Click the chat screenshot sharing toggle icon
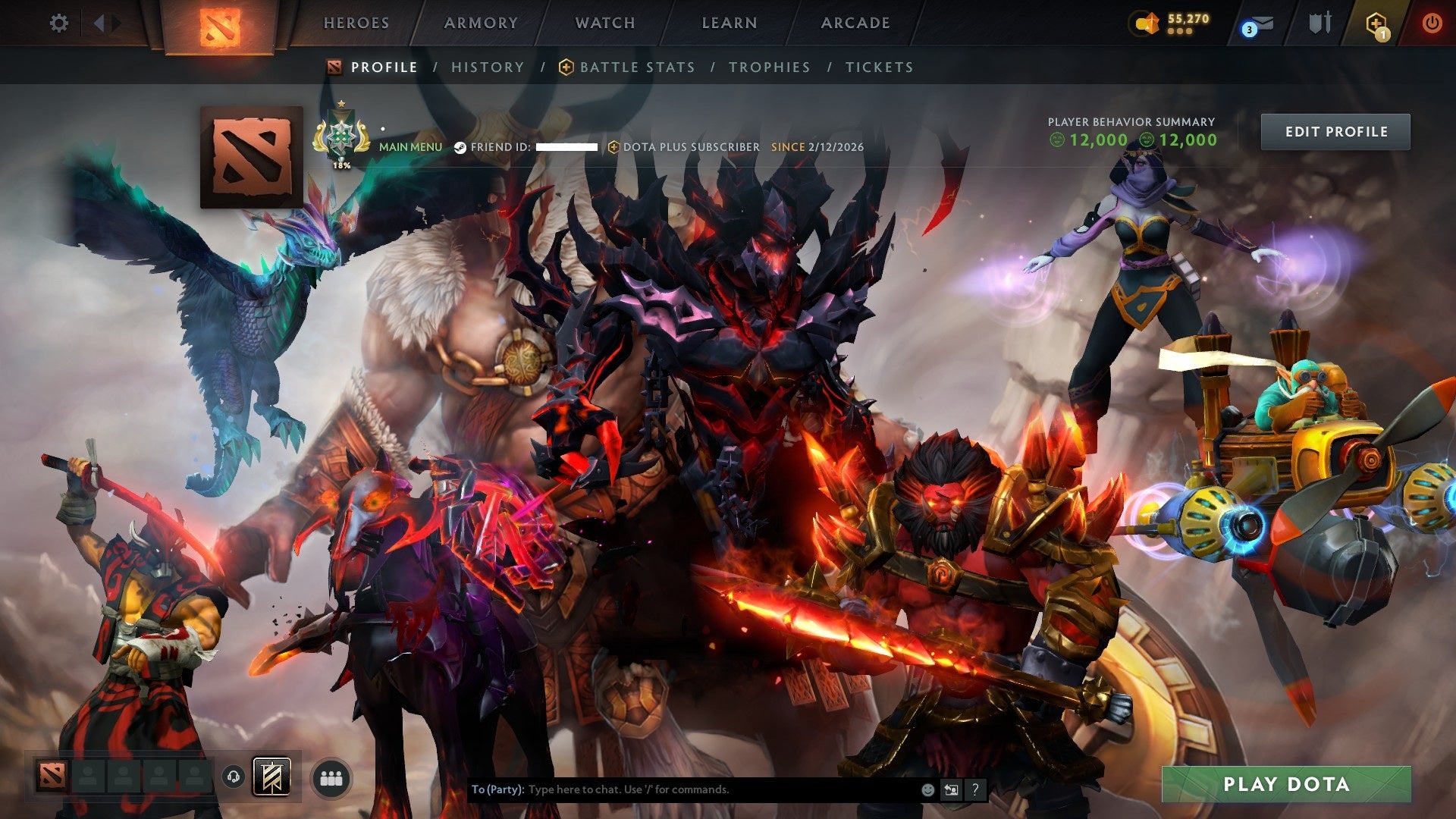This screenshot has width=1456, height=819. tap(951, 789)
